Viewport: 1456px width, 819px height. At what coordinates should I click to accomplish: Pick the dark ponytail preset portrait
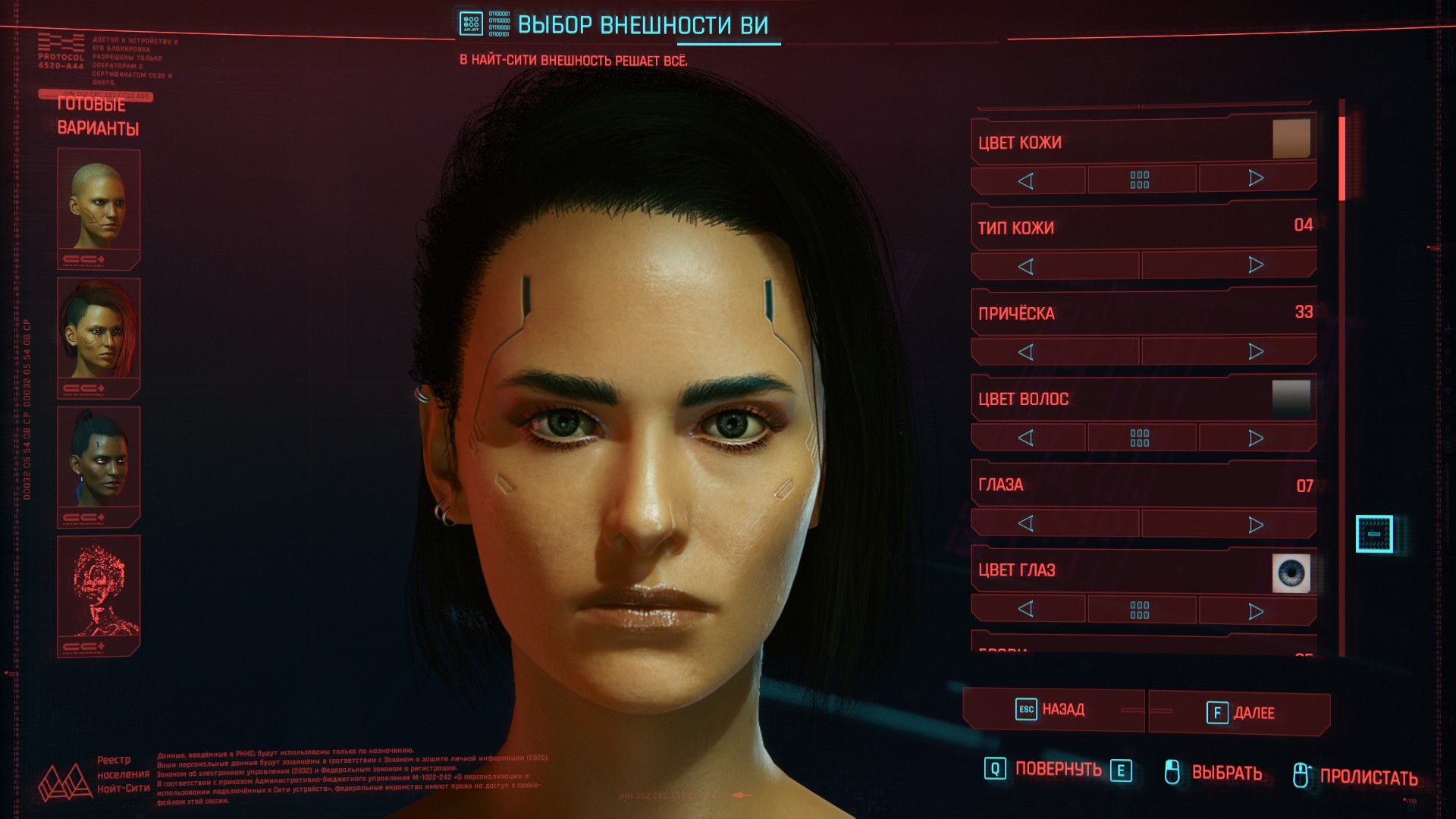click(x=99, y=463)
